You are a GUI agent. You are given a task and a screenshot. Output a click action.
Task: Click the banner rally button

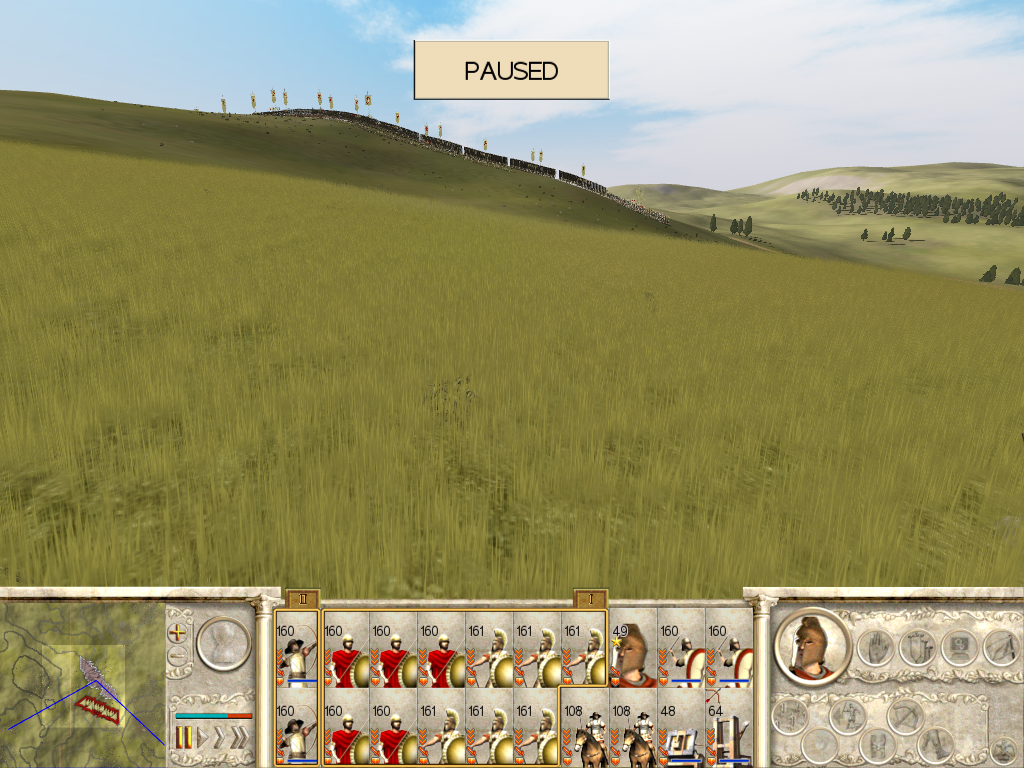(917, 648)
